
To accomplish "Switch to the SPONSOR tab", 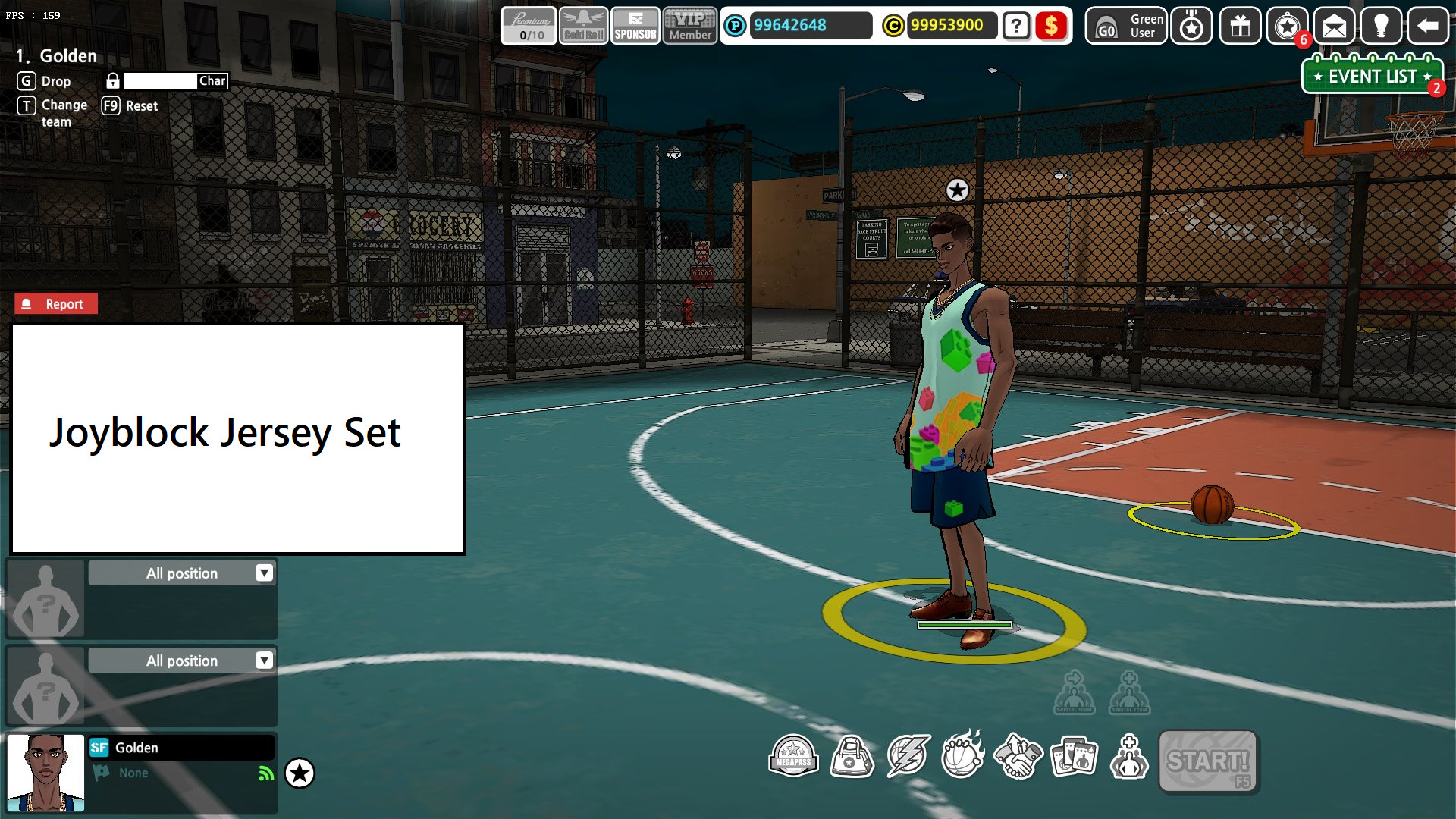I will point(635,26).
